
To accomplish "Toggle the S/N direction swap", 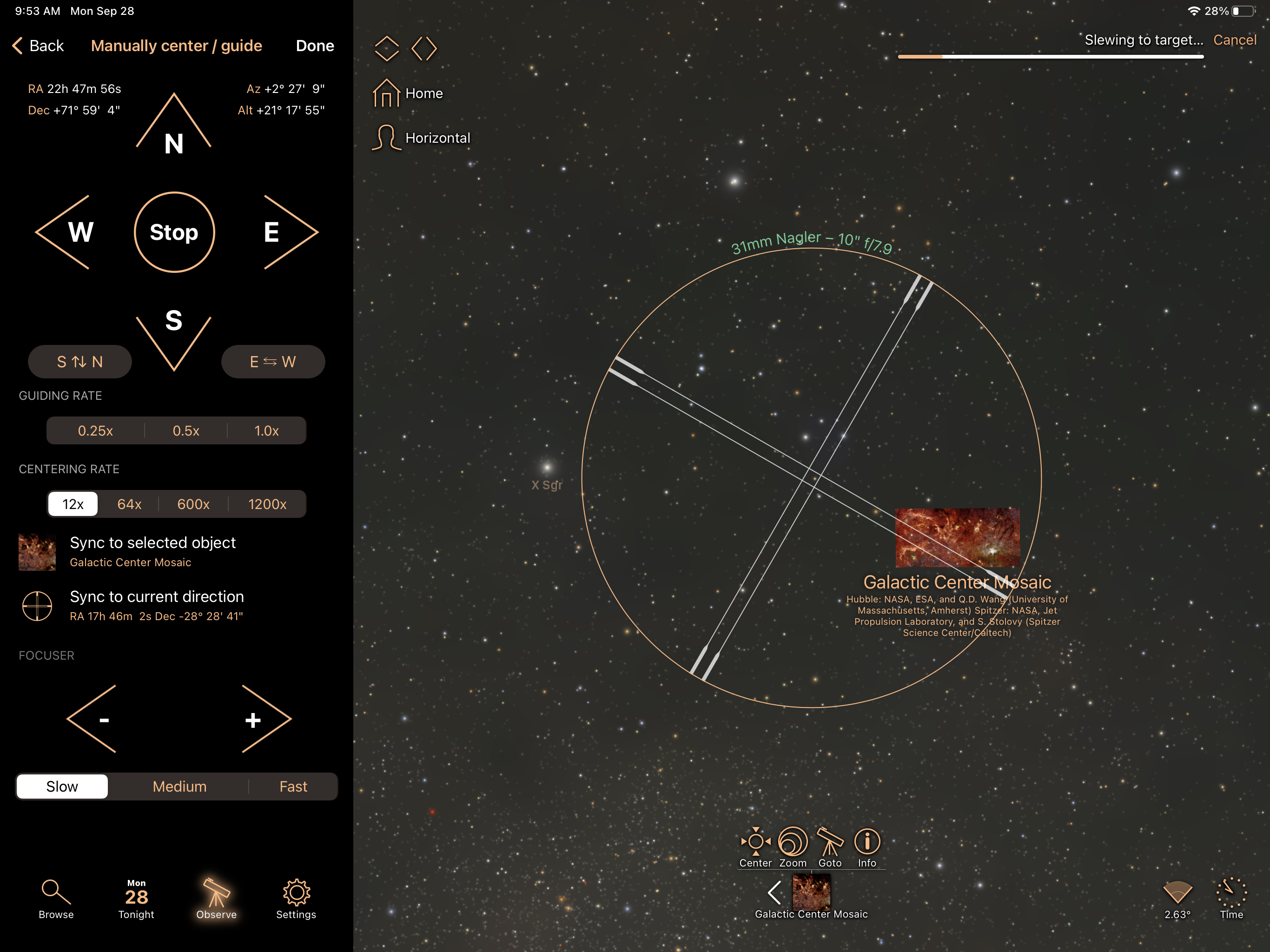I will pyautogui.click(x=80, y=362).
